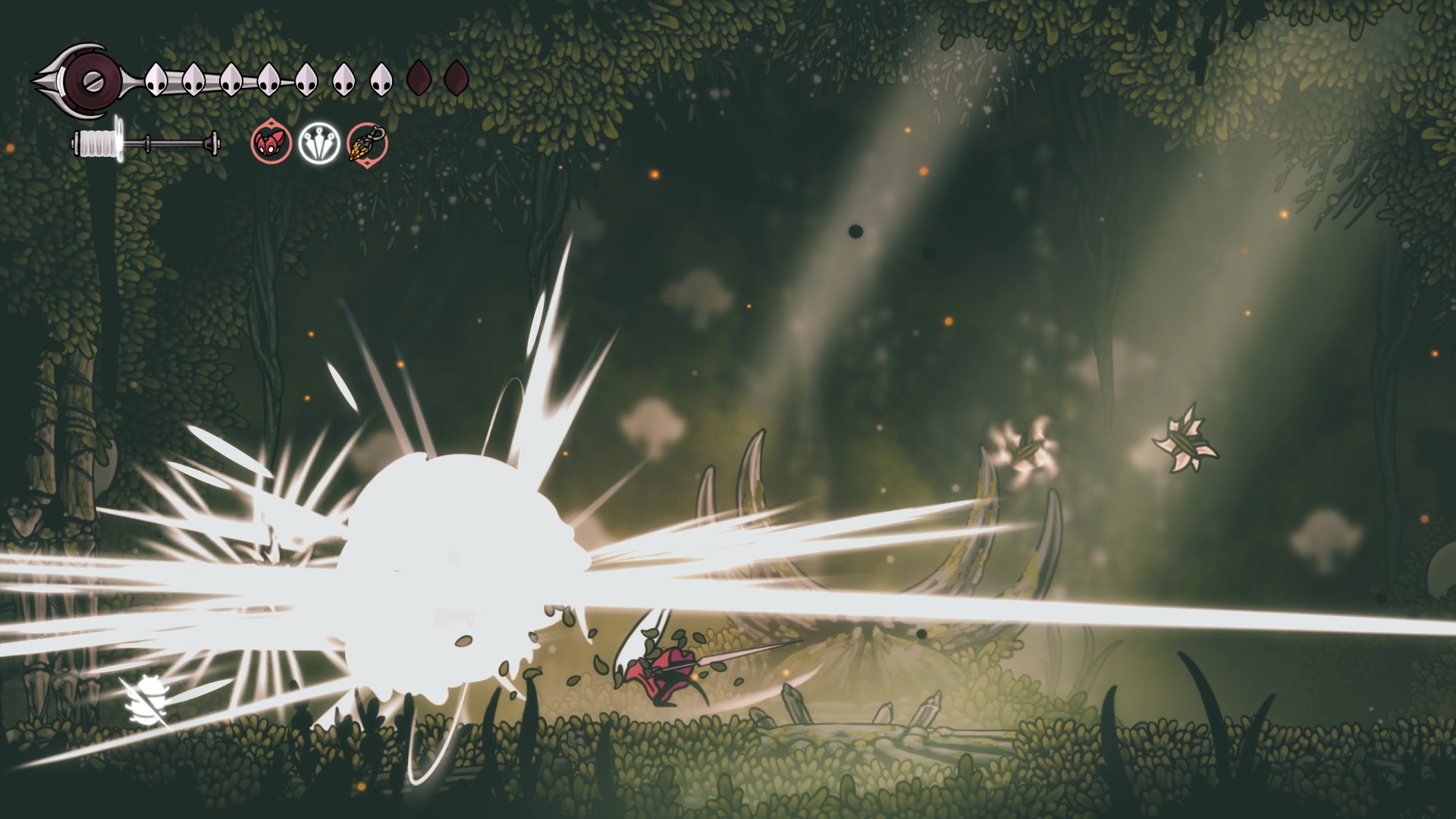Choose the orange spiked pendant tool

pyautogui.click(x=367, y=143)
